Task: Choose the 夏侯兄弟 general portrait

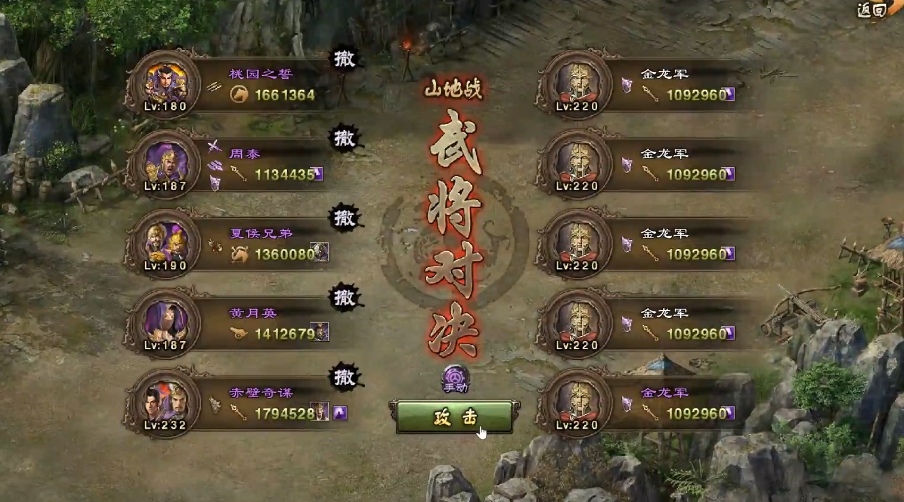Action: 163,241
